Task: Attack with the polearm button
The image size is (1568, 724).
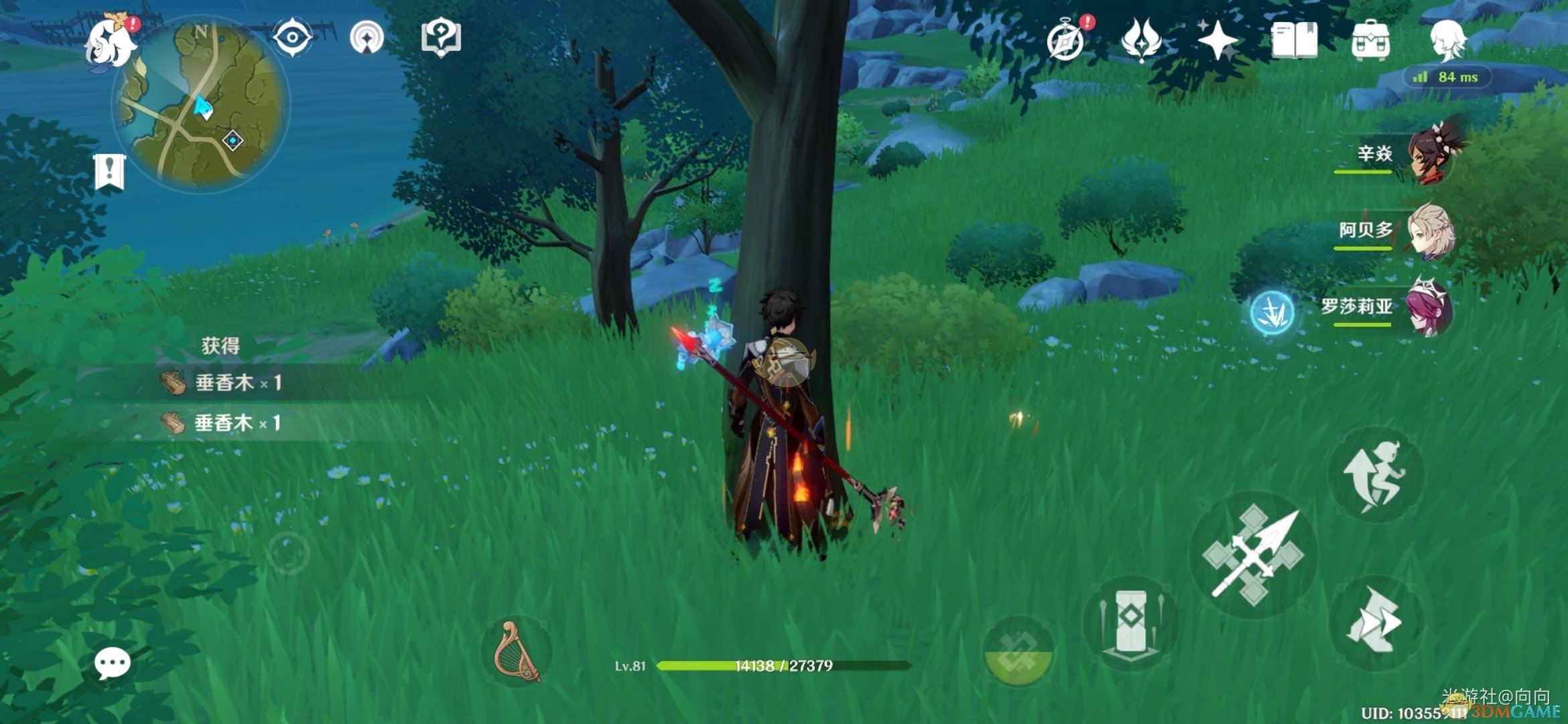Action: (1253, 554)
